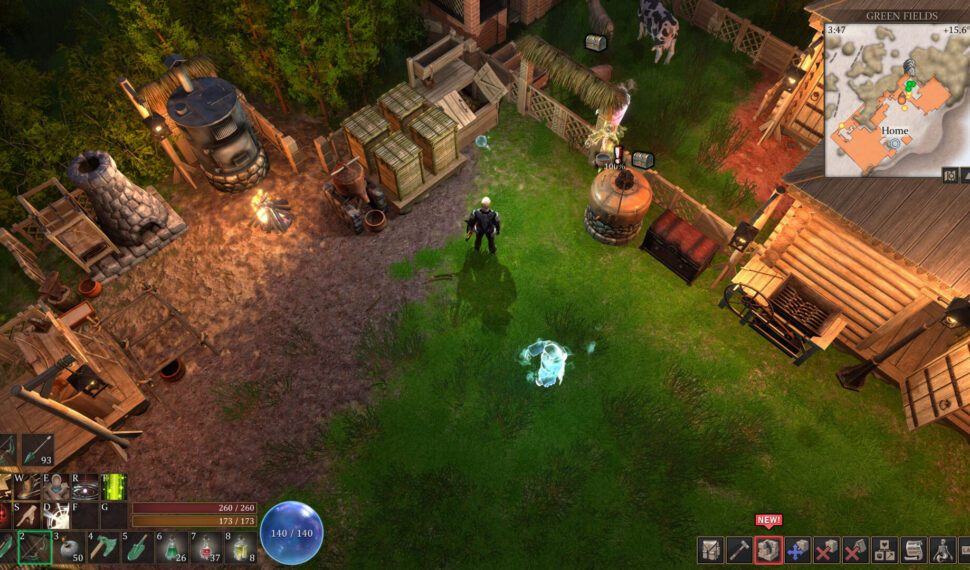This screenshot has height=570, width=970.
Task: Use the red health potion in slot 7
Action: 206,547
